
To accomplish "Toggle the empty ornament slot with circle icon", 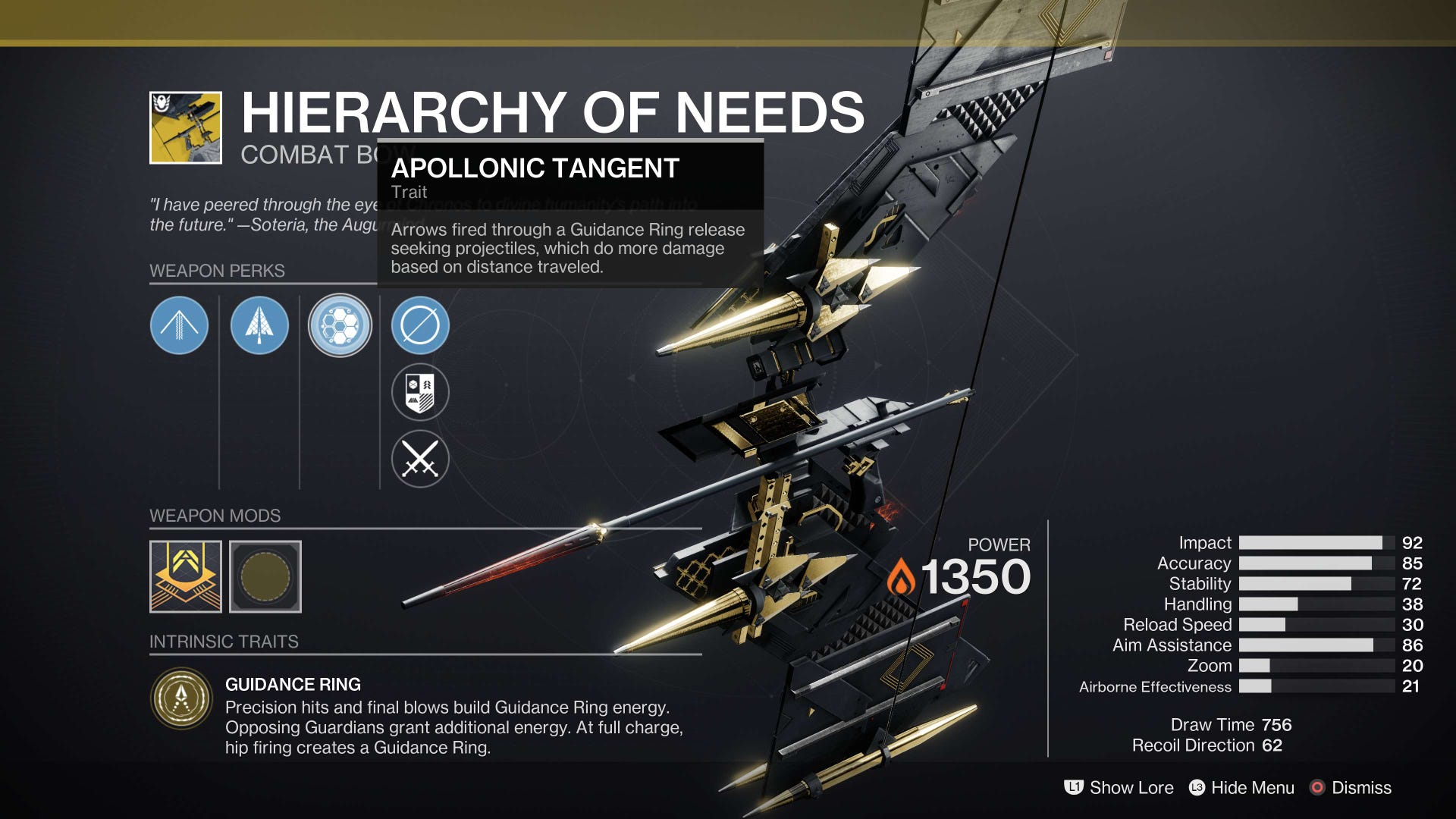I will (x=422, y=325).
